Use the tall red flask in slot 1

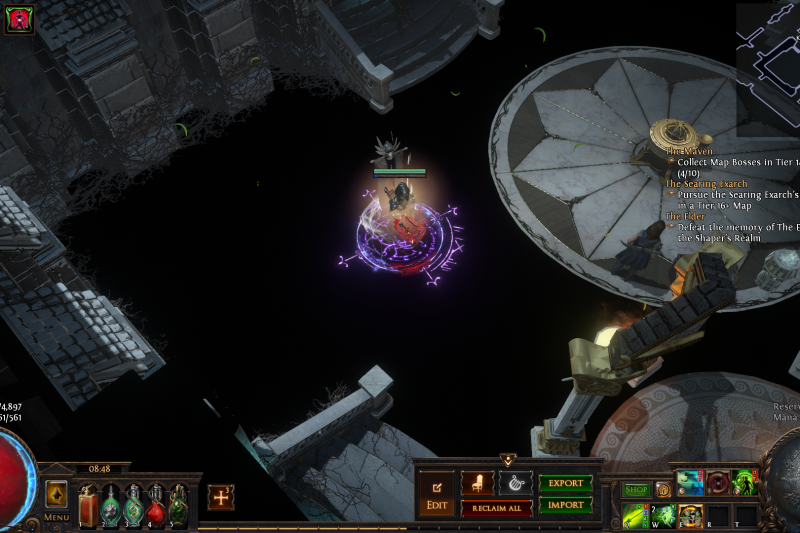pos(88,505)
